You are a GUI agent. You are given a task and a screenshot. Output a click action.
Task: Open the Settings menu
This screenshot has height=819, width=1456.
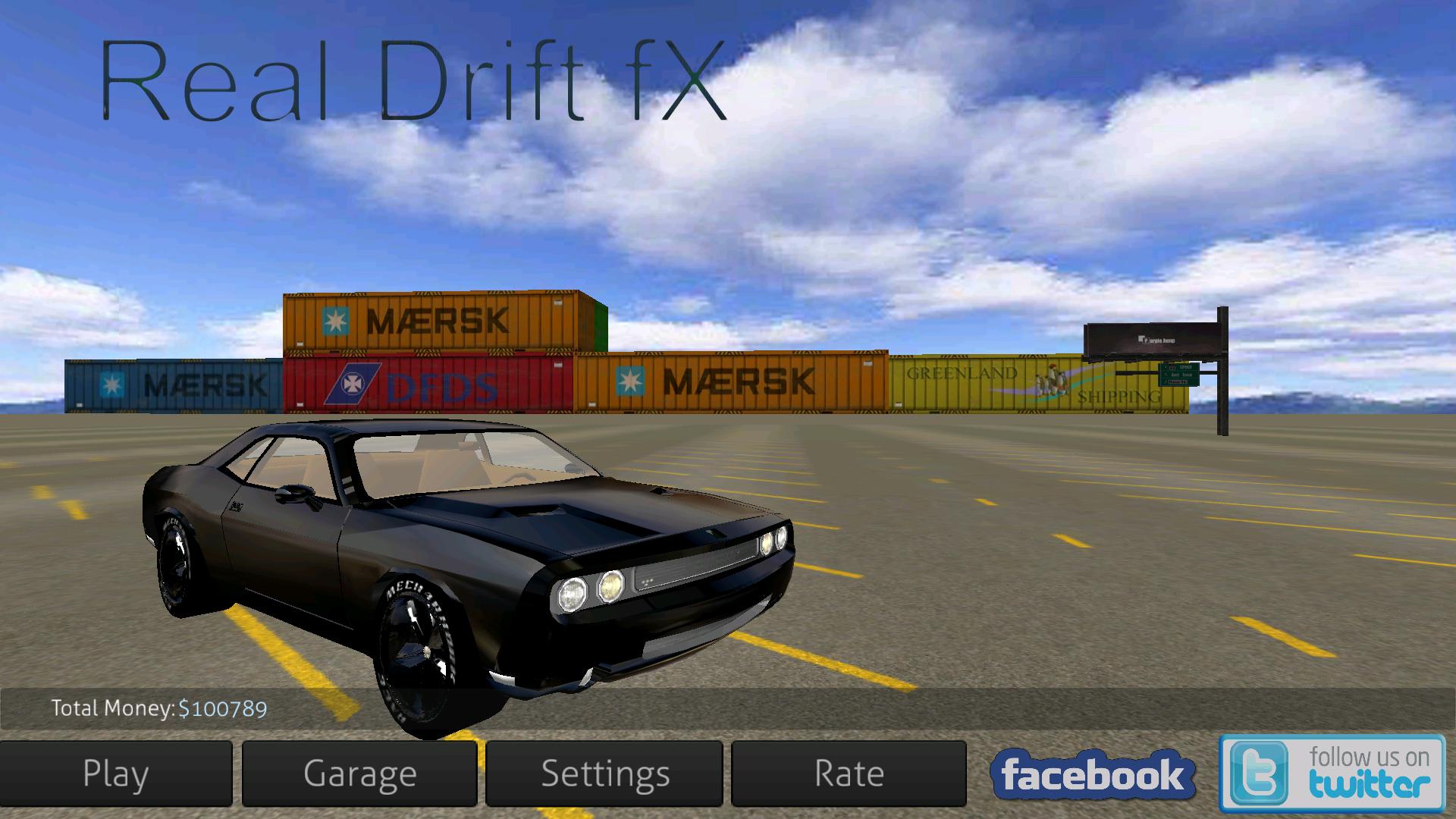pyautogui.click(x=605, y=773)
